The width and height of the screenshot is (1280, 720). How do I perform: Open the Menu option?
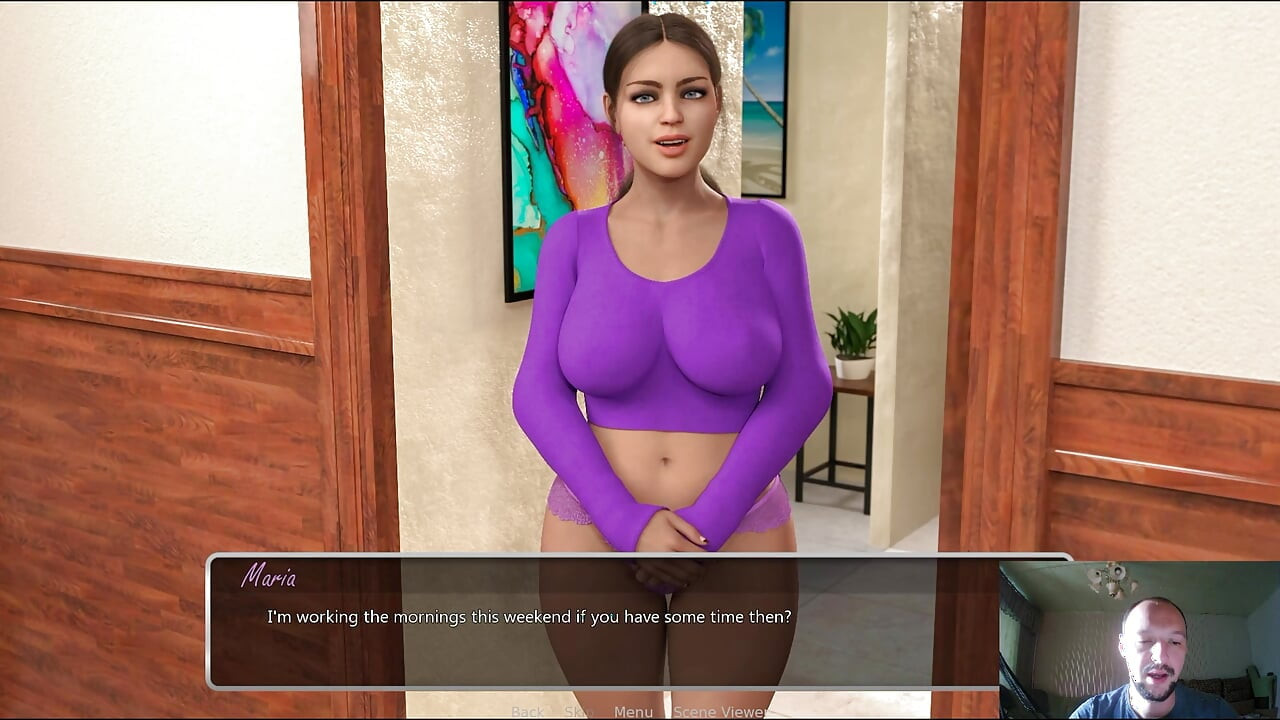pyautogui.click(x=634, y=711)
